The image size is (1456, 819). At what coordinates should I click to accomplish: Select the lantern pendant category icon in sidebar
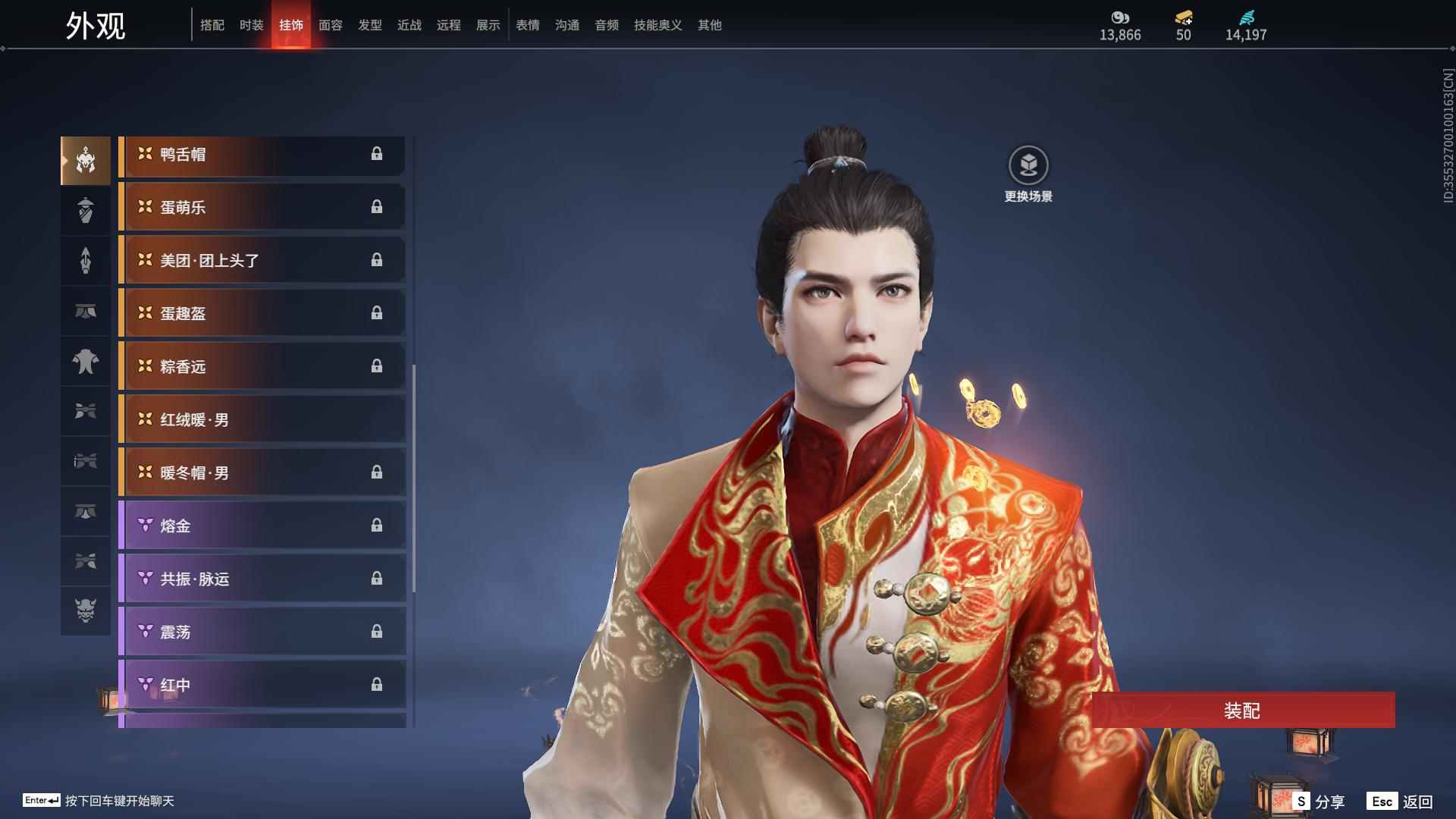tap(86, 210)
